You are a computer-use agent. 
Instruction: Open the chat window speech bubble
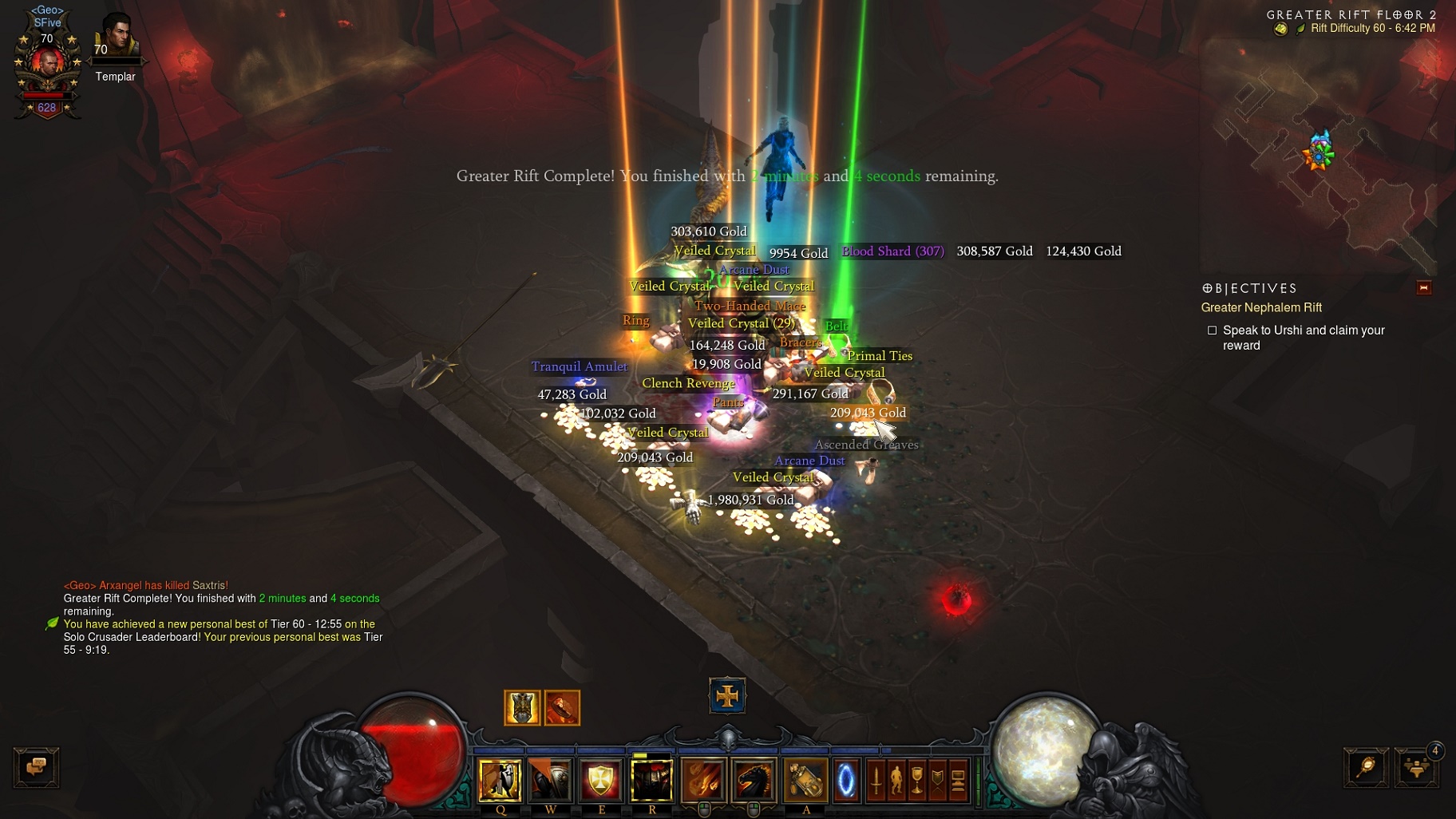38,767
